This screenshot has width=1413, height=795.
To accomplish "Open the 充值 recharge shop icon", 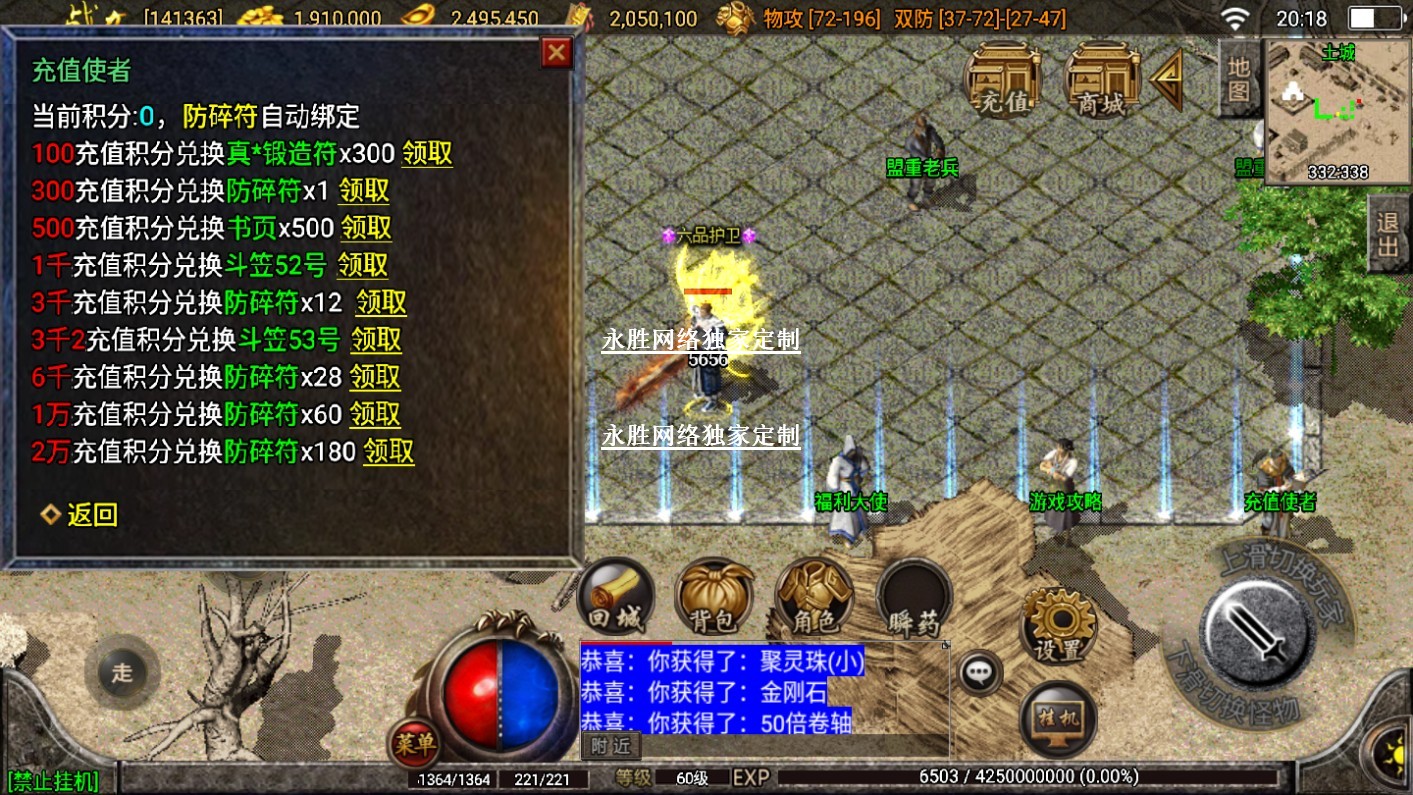I will click(1002, 80).
